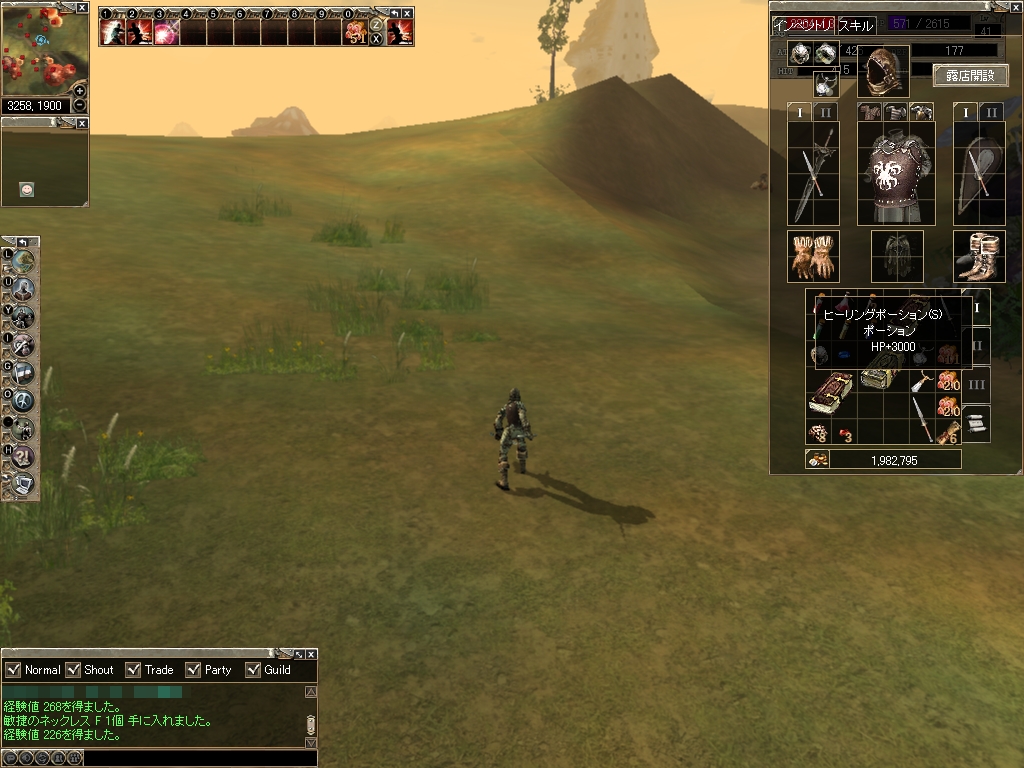
Task: Switch to the スキル tab
Action: point(855,25)
